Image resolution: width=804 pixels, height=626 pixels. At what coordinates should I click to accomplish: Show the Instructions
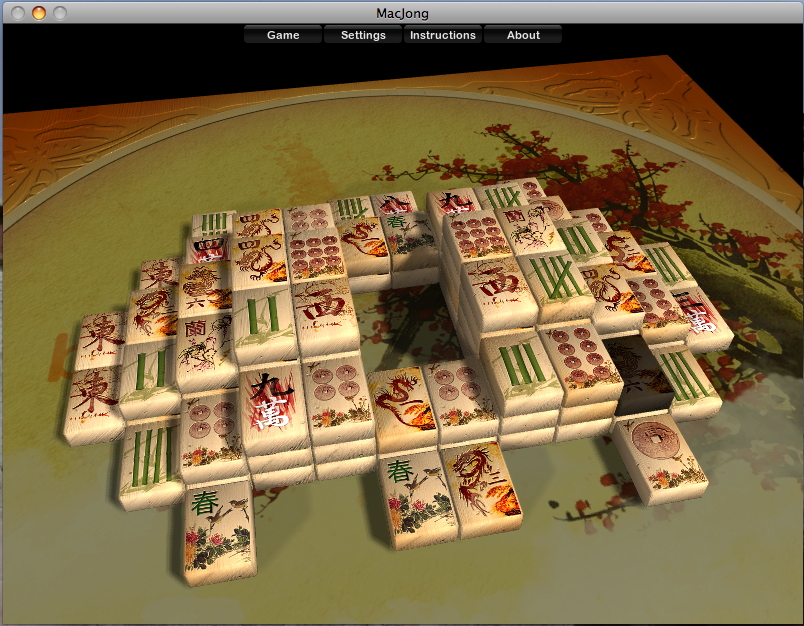point(443,35)
